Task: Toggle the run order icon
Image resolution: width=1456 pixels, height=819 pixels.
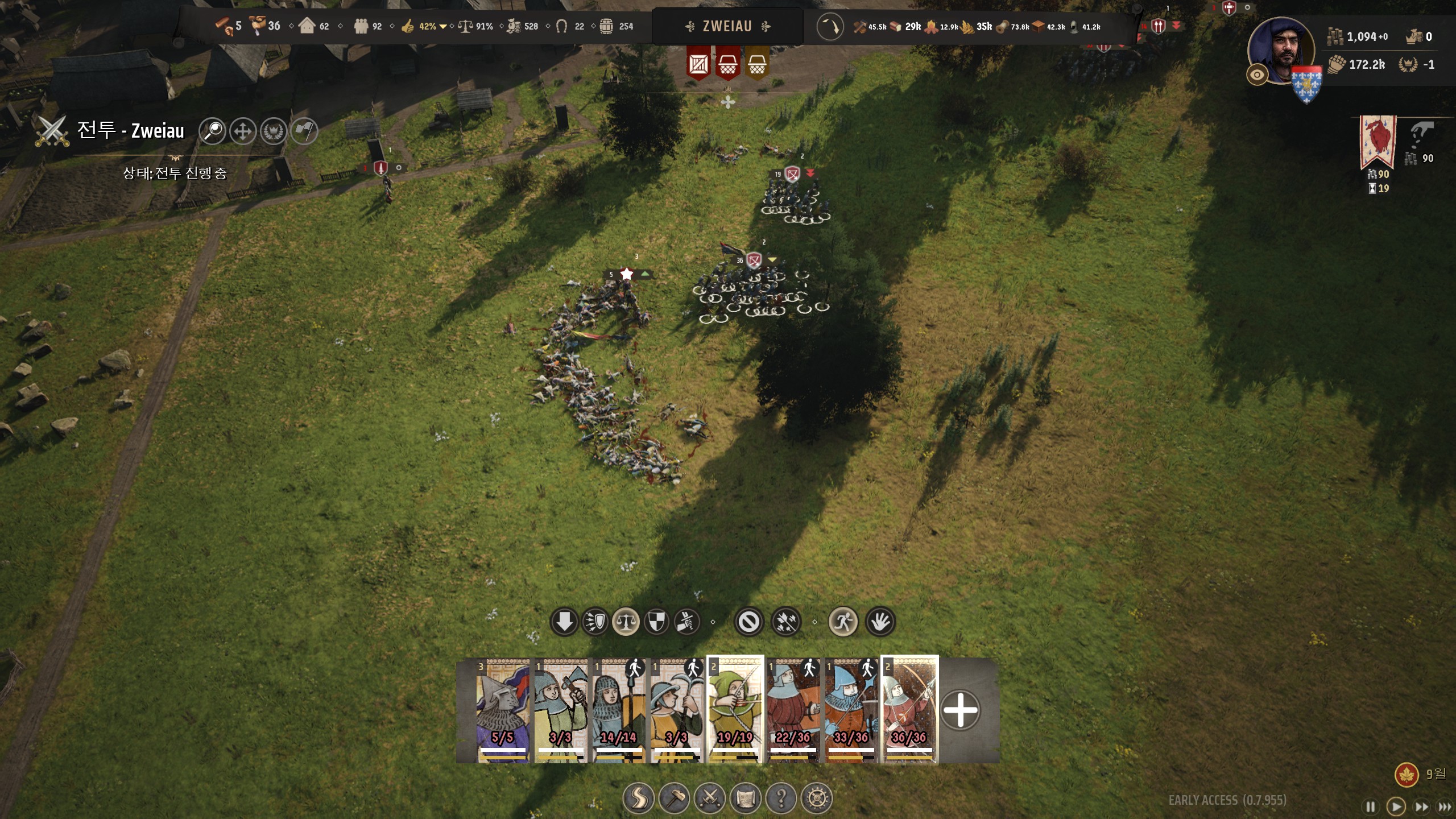Action: 843,622
